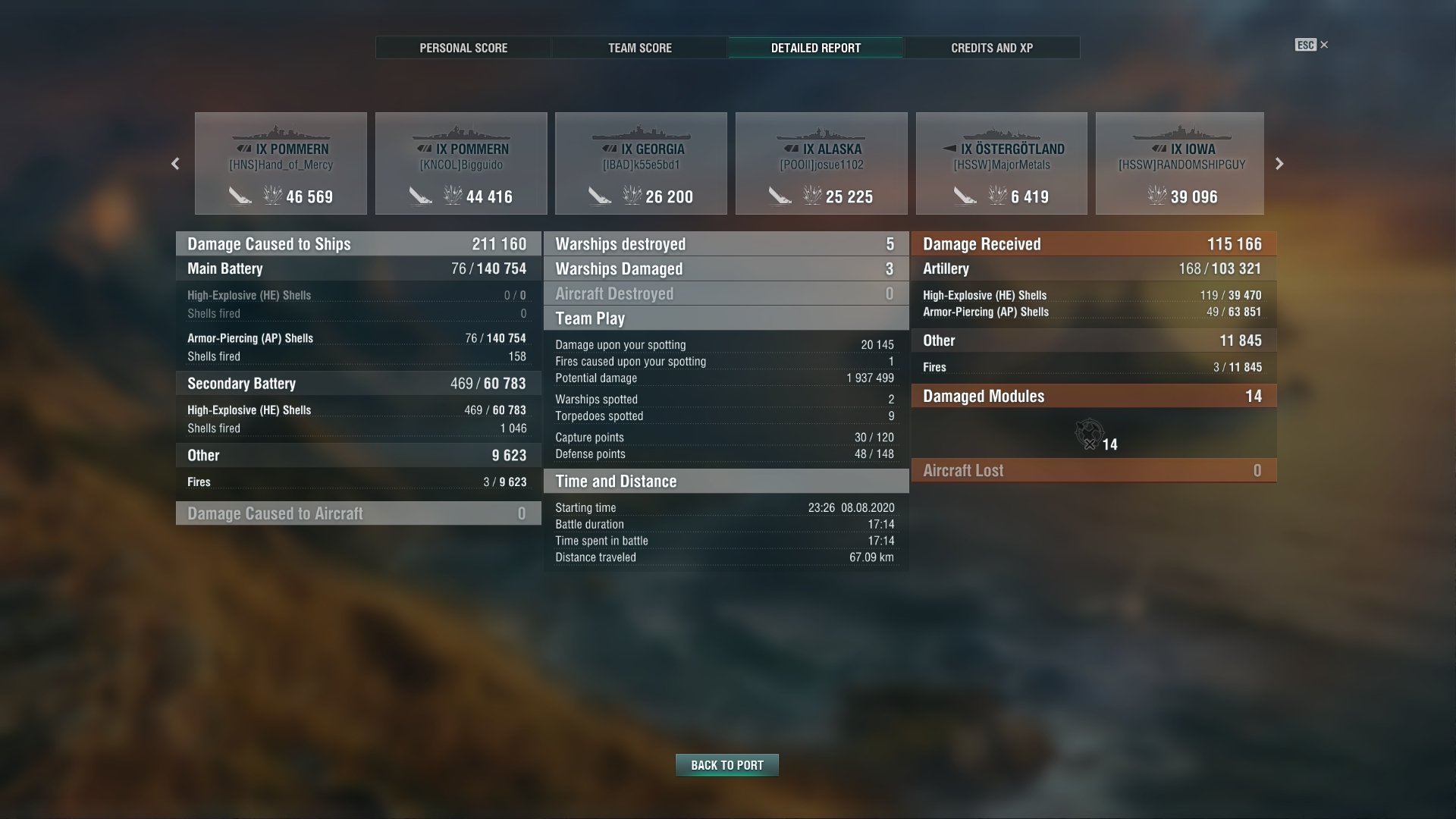Switch to the Personal Score tab
The image size is (1456, 819).
[x=463, y=48]
